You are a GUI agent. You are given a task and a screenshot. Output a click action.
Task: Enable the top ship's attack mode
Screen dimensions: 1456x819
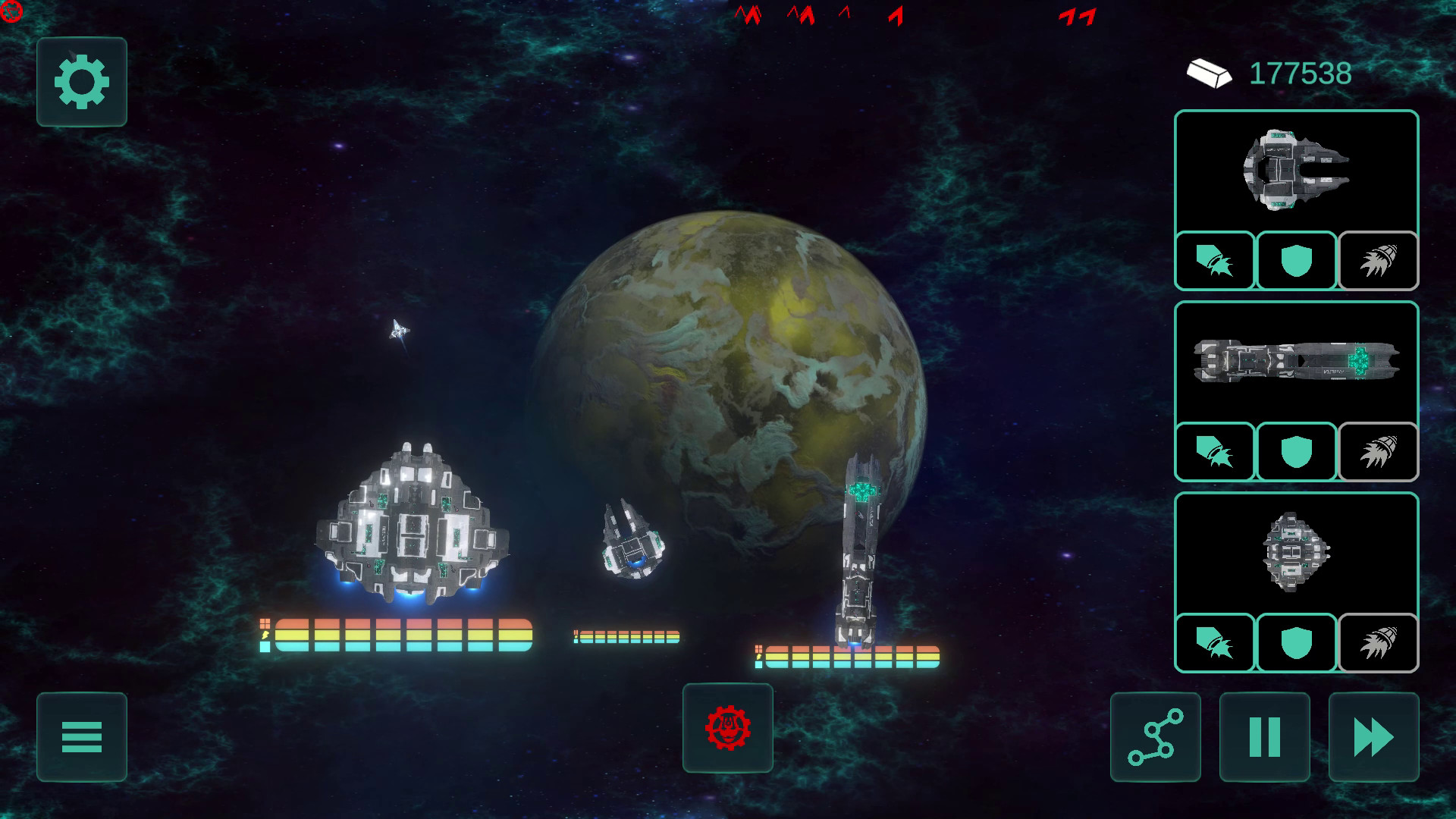click(1215, 261)
